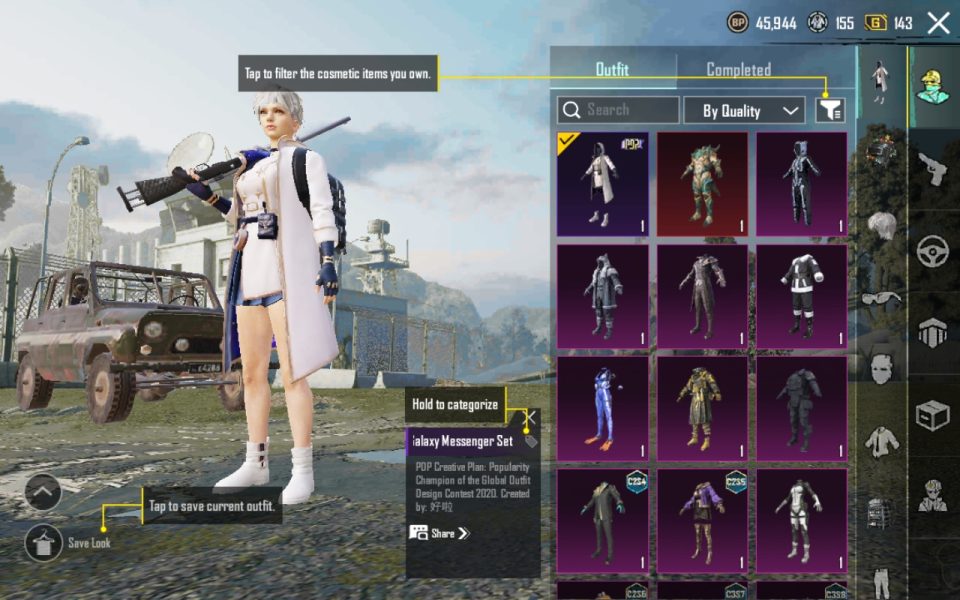
Task: Close the inventory with the X button
Action: point(938,23)
